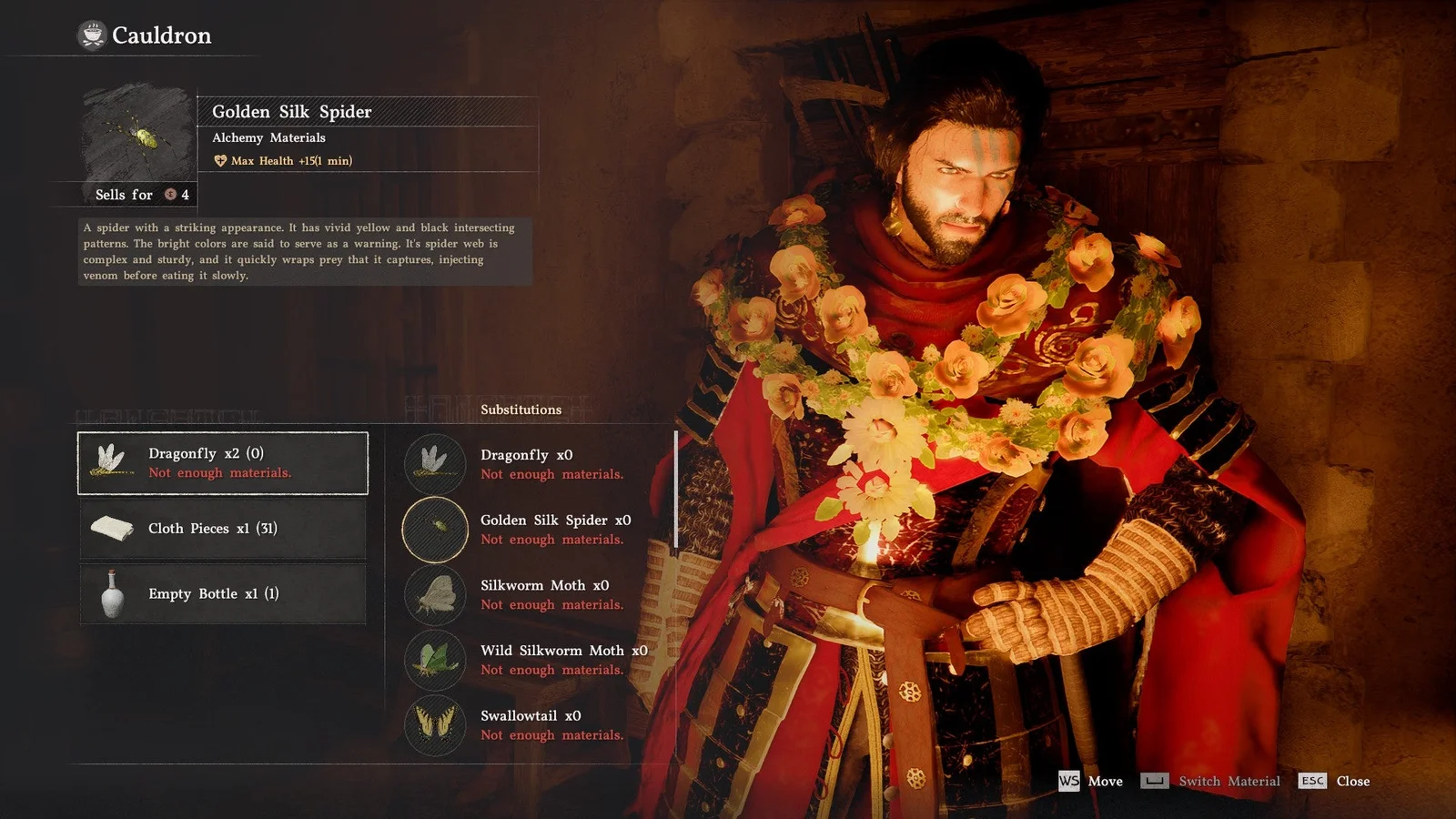Choose the Cloth Pieces ingredient slot

pos(223,529)
